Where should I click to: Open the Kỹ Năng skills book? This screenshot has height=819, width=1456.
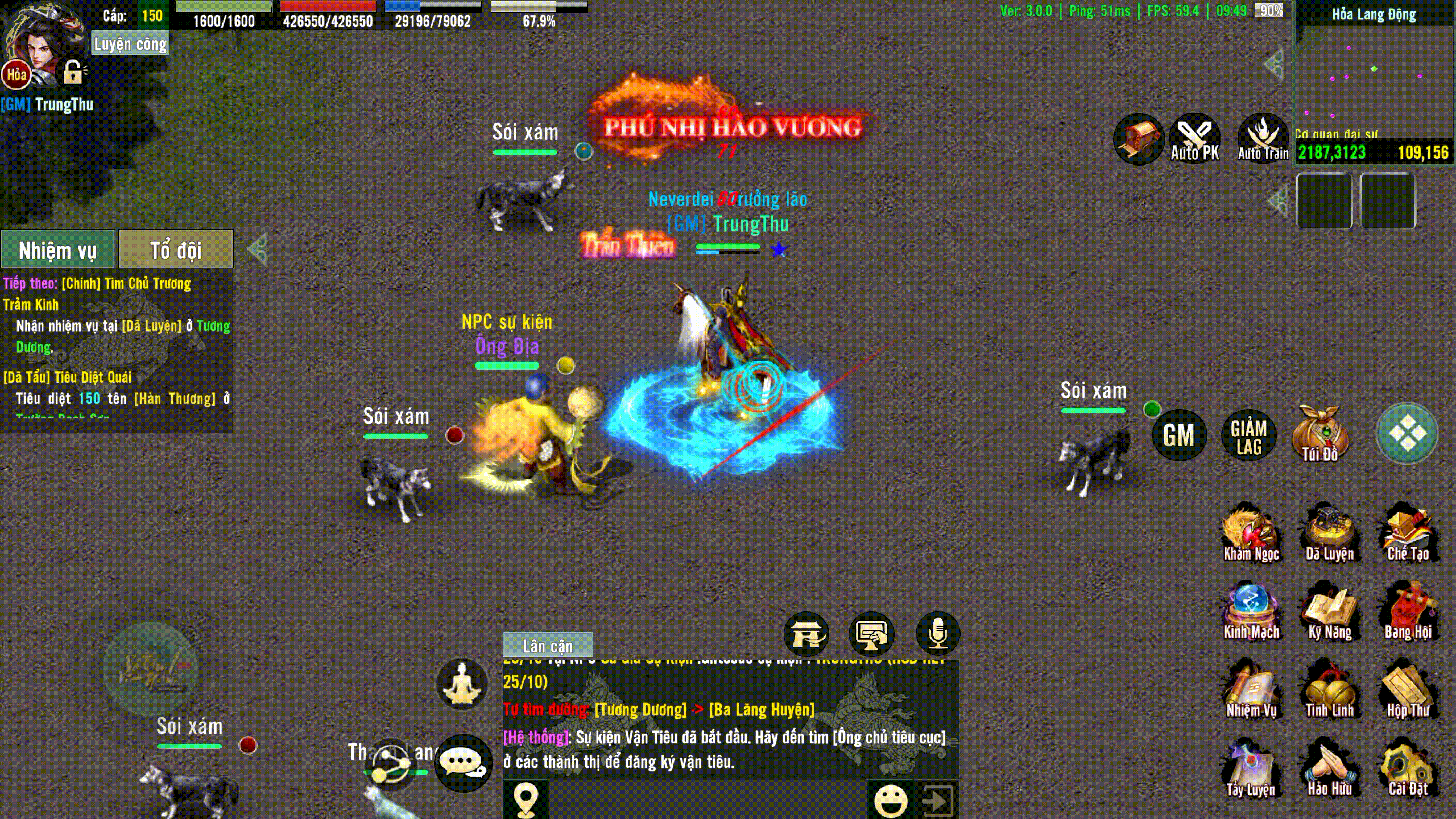(1329, 613)
